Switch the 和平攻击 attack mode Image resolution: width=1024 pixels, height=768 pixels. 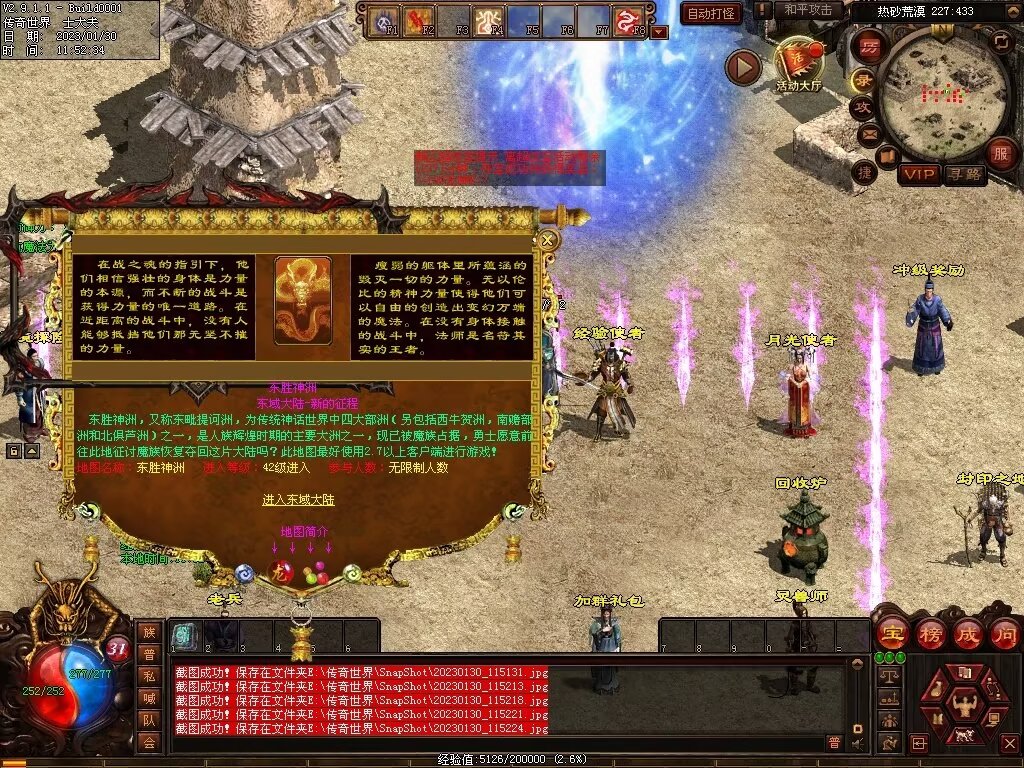(x=808, y=10)
